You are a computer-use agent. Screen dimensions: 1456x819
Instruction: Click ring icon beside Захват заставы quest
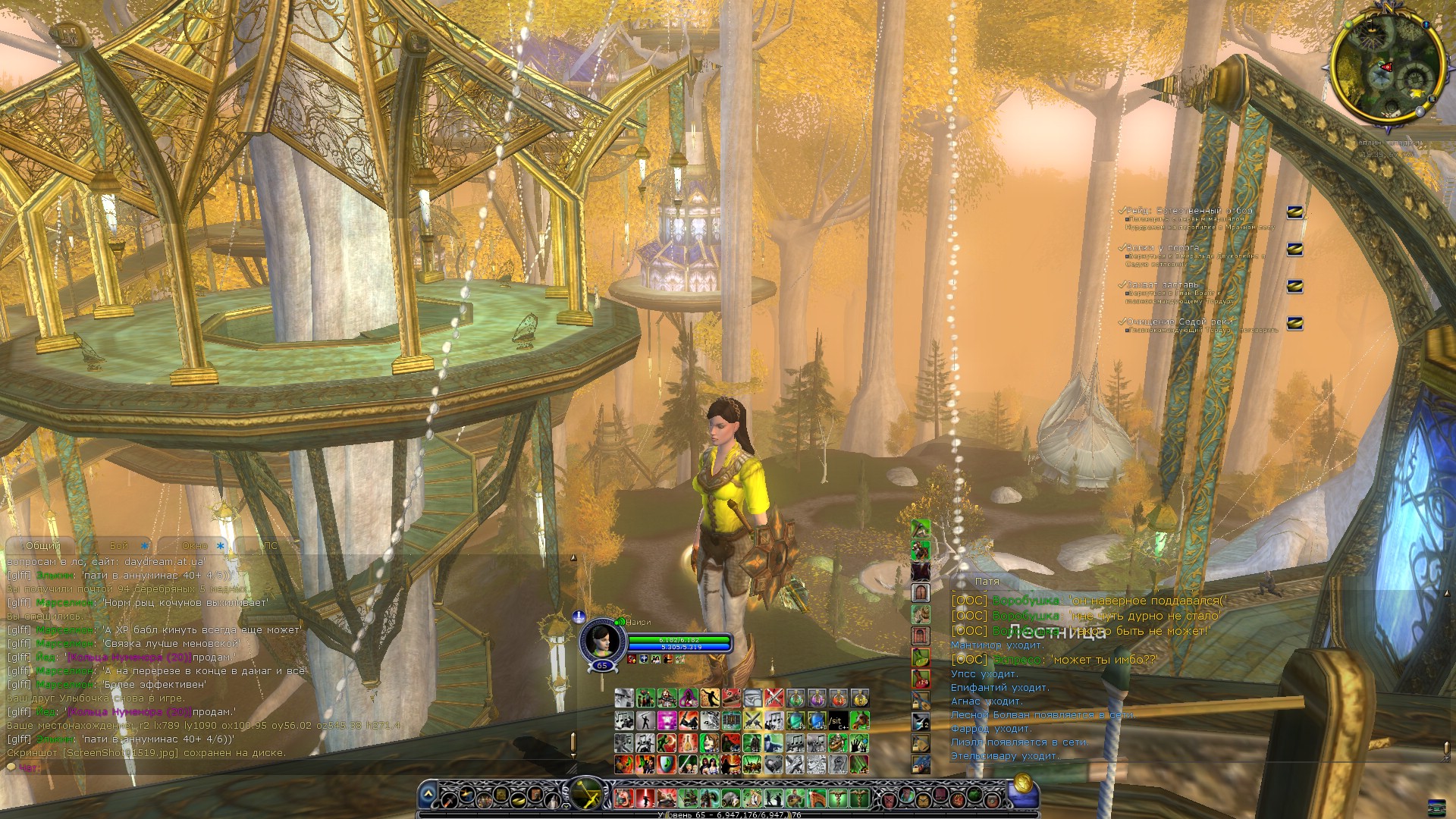click(1294, 286)
